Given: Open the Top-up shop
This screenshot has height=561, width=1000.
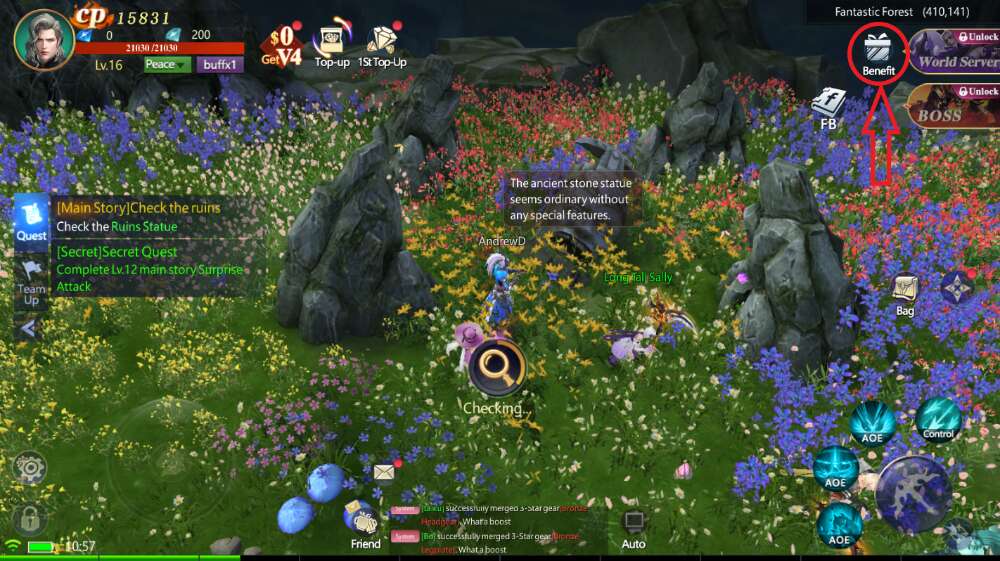Looking at the screenshot, I should (331, 42).
